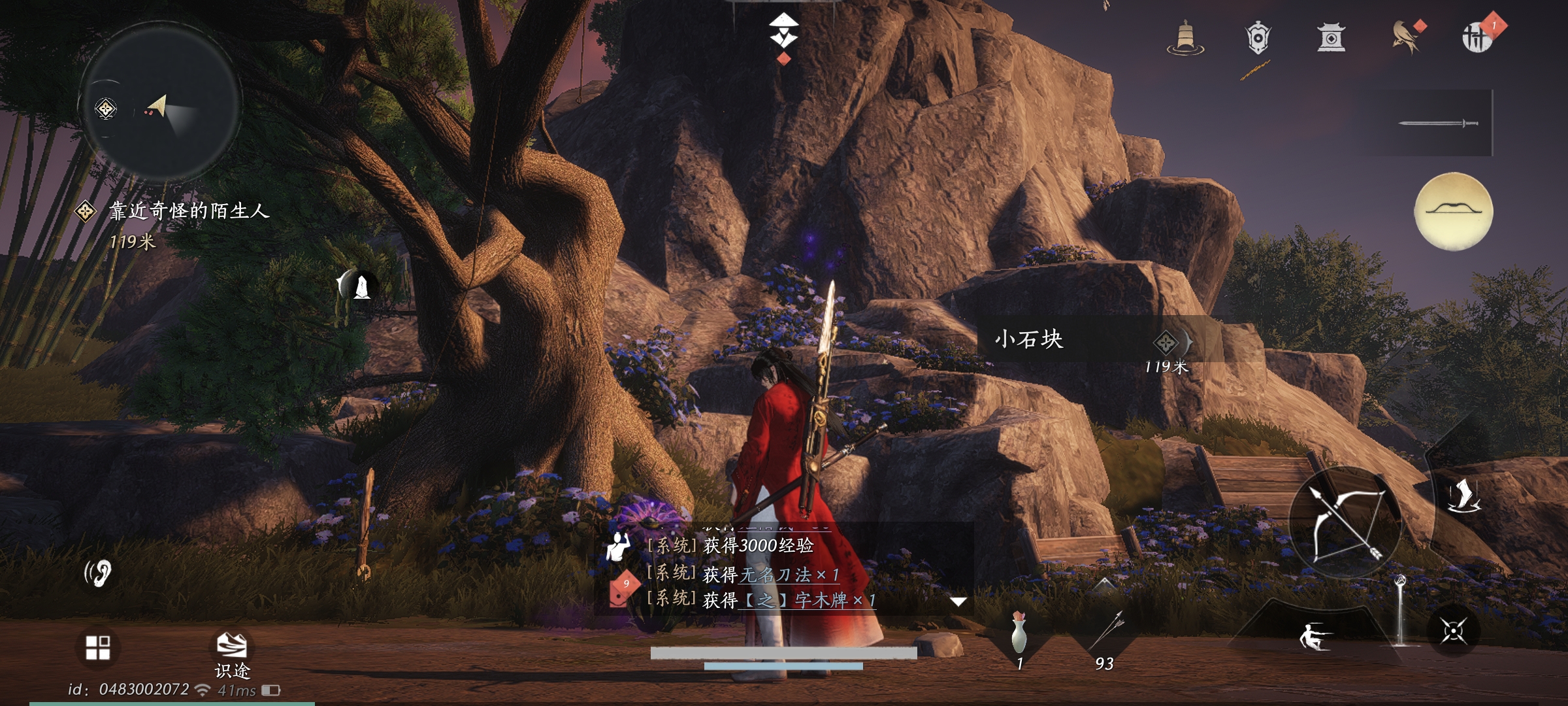Open the four-square main menu
Screen dimensions: 1568x706
98,647
